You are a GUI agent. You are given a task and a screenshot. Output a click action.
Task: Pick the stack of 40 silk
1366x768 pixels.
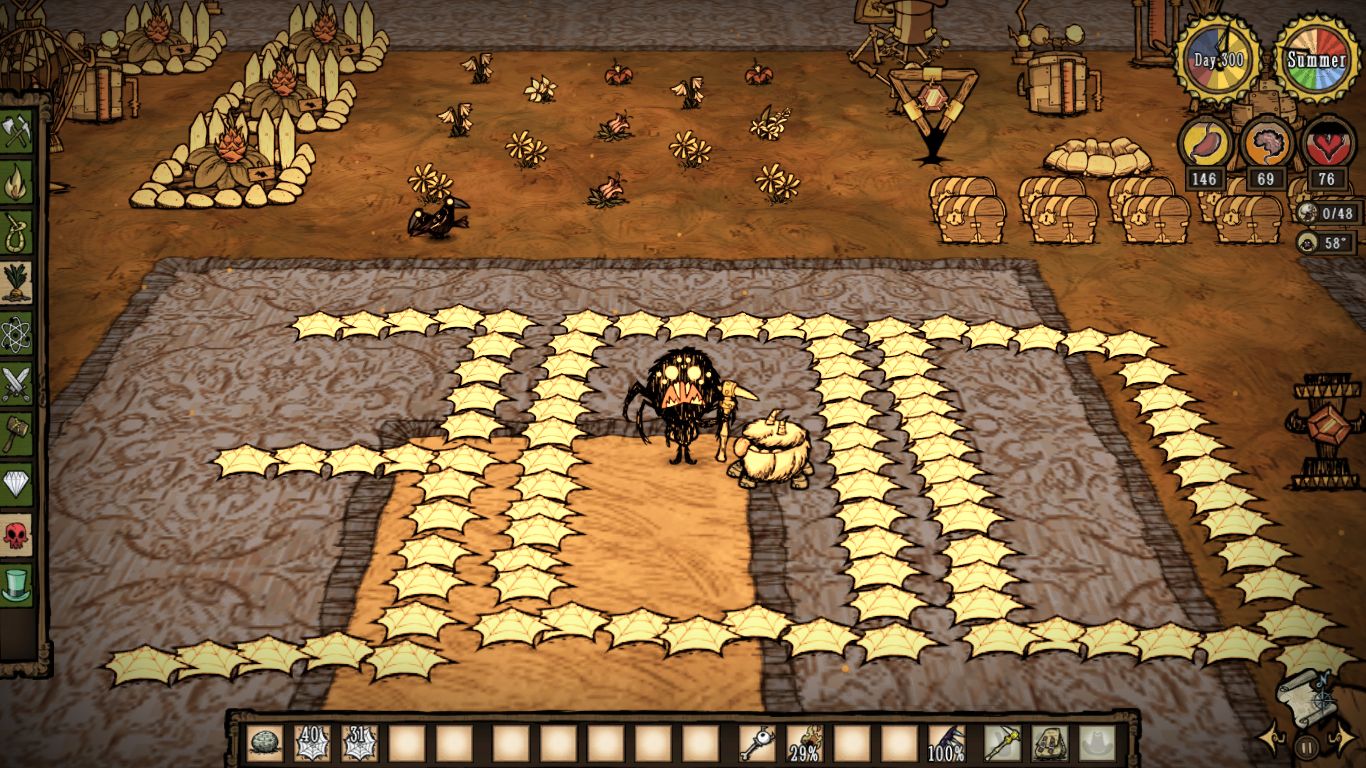click(x=311, y=743)
